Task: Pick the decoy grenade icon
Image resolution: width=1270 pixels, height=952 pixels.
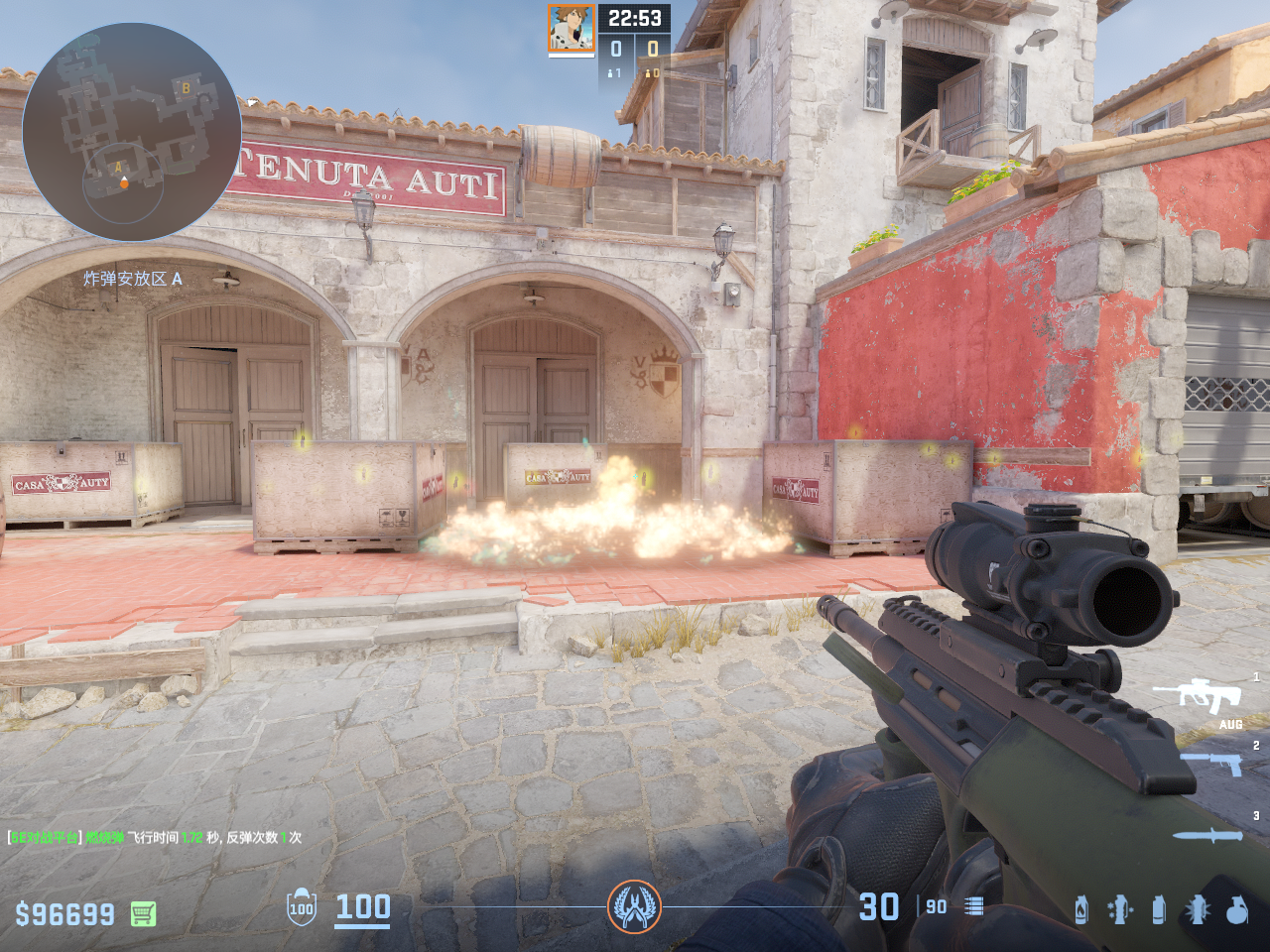Action: click(x=1120, y=909)
